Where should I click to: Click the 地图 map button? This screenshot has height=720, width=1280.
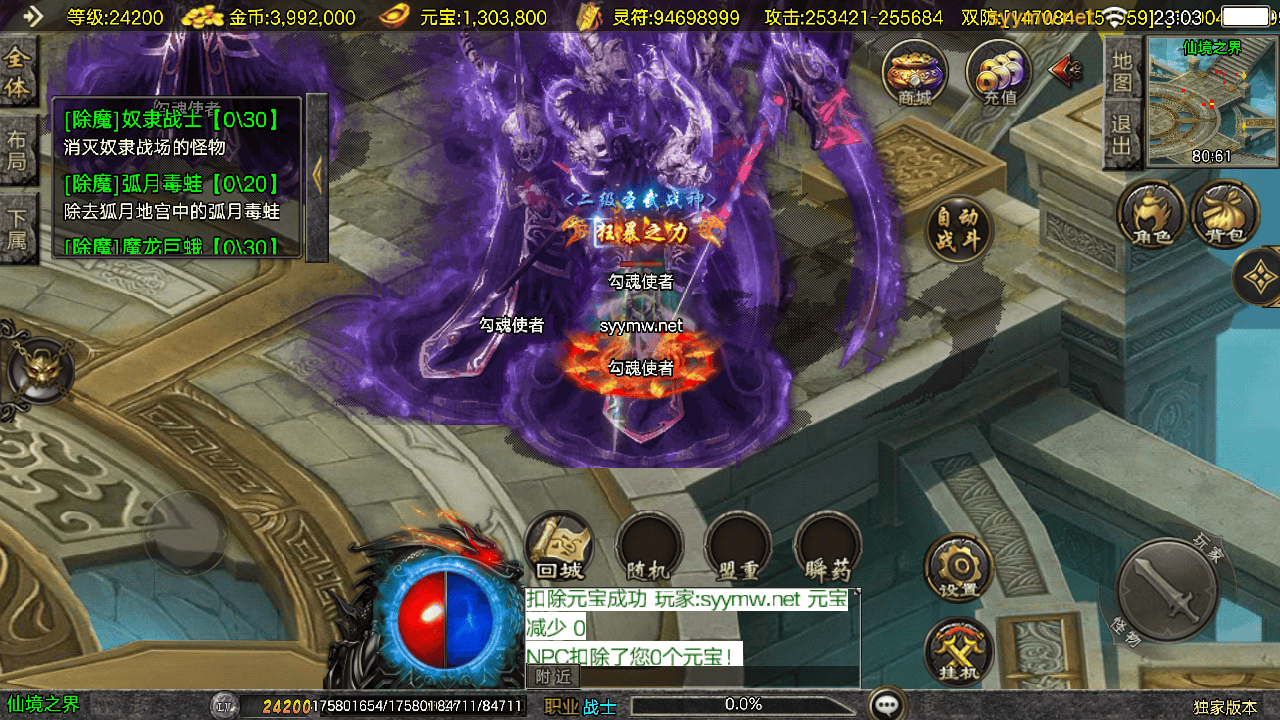coord(1122,70)
